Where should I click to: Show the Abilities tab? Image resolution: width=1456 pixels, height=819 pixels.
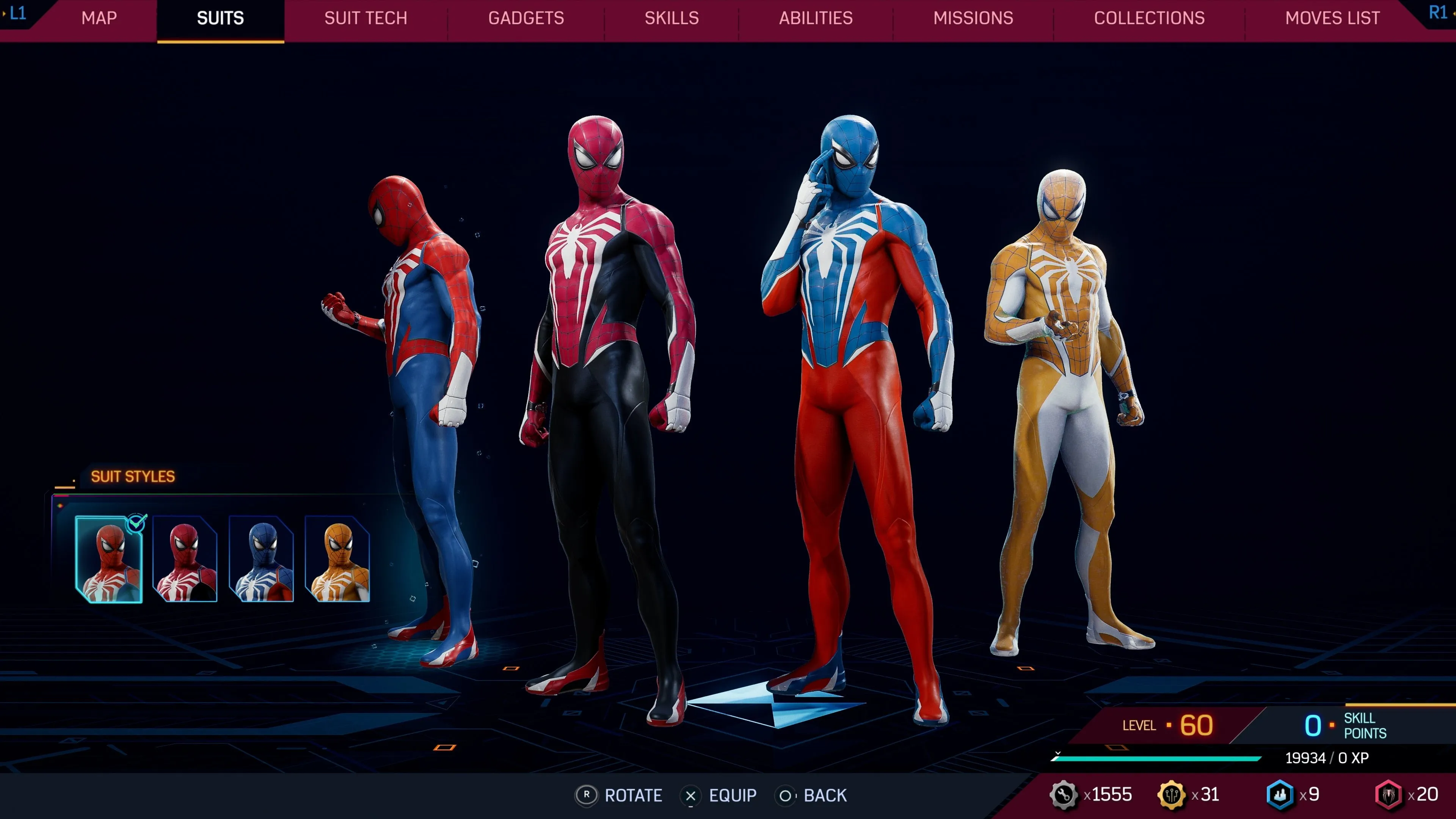tap(816, 19)
